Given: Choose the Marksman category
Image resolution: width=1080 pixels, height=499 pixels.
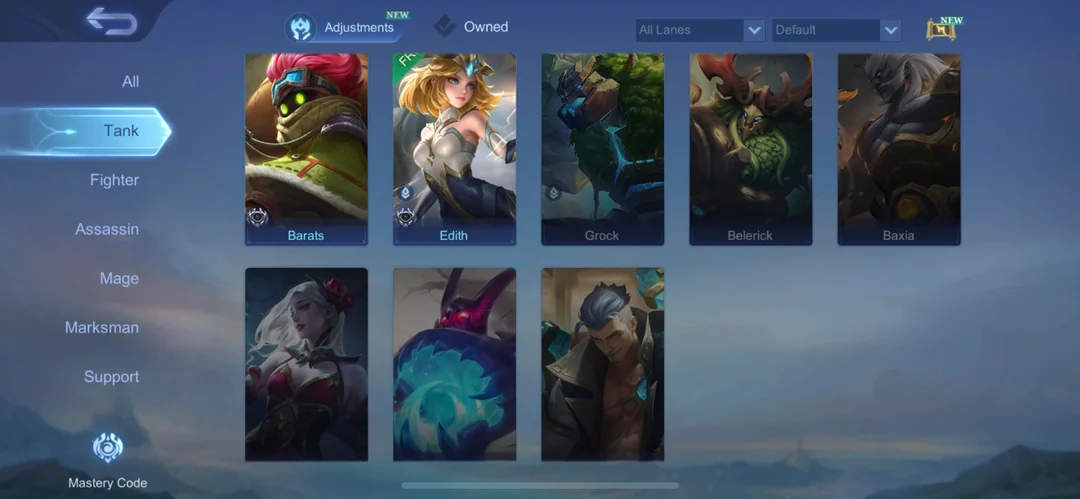Looking at the screenshot, I should pos(102,327).
